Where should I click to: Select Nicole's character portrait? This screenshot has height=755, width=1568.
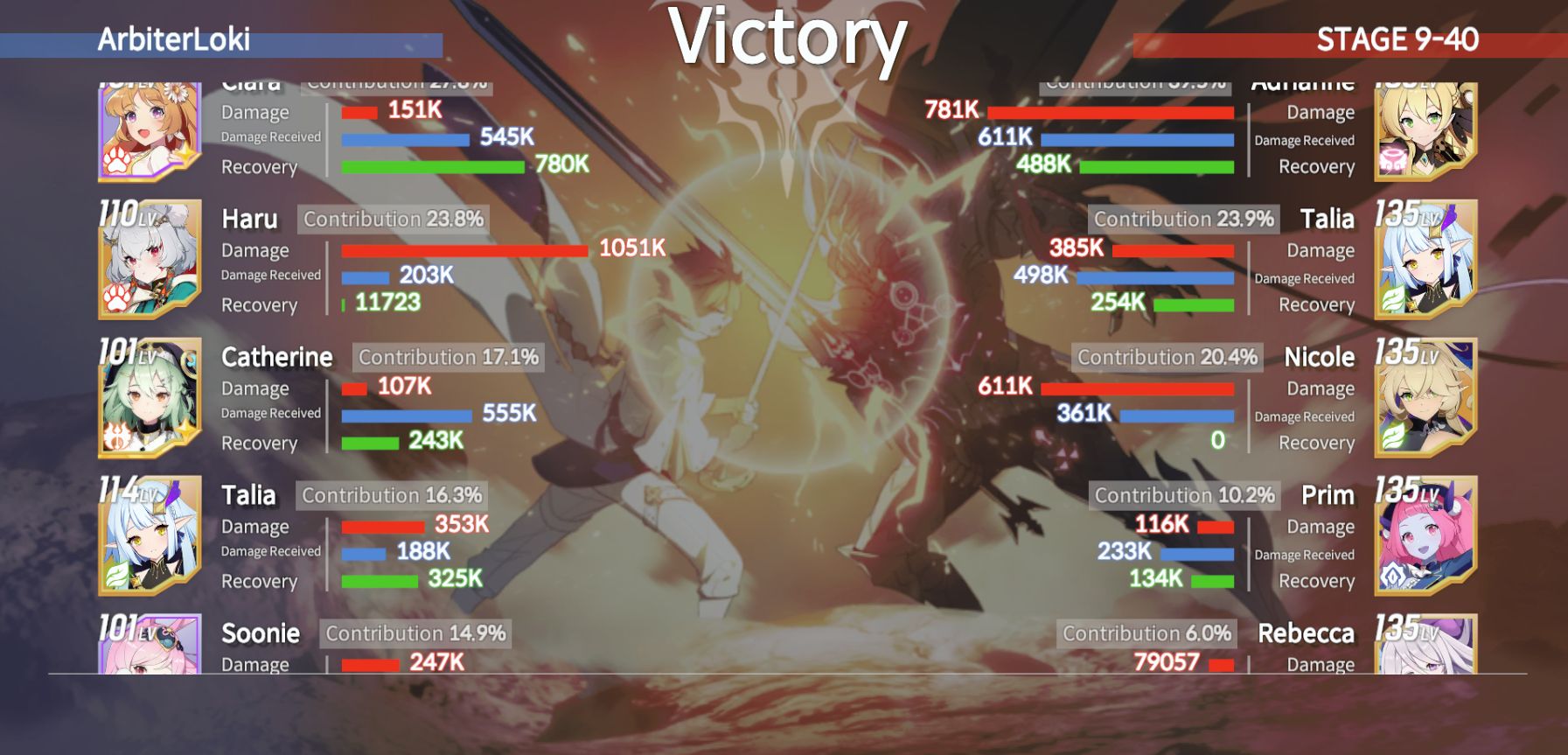1424,398
